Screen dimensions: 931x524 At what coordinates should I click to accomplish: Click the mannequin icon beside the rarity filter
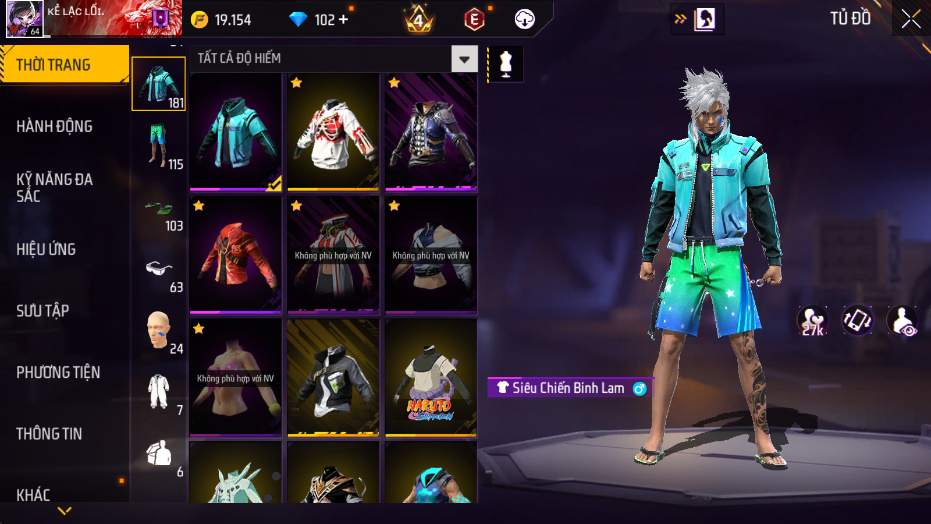pos(505,64)
